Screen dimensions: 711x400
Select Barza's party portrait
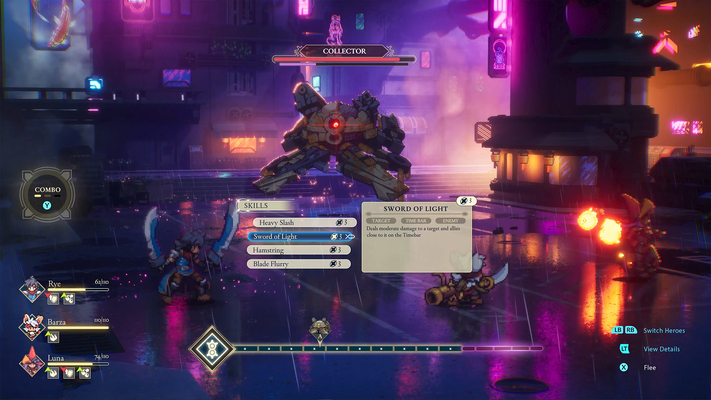click(31, 327)
